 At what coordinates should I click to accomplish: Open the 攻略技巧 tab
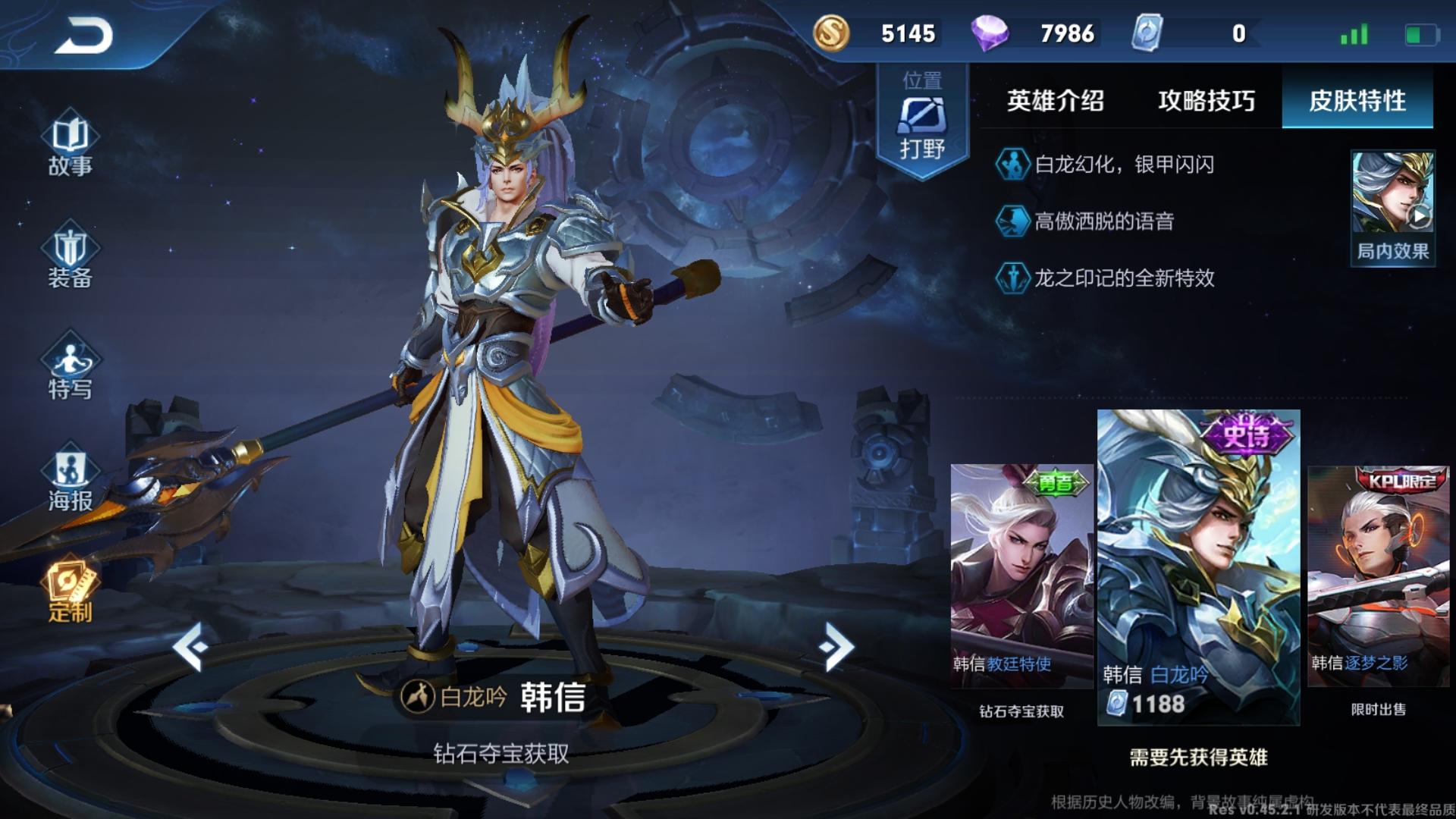point(1206,101)
